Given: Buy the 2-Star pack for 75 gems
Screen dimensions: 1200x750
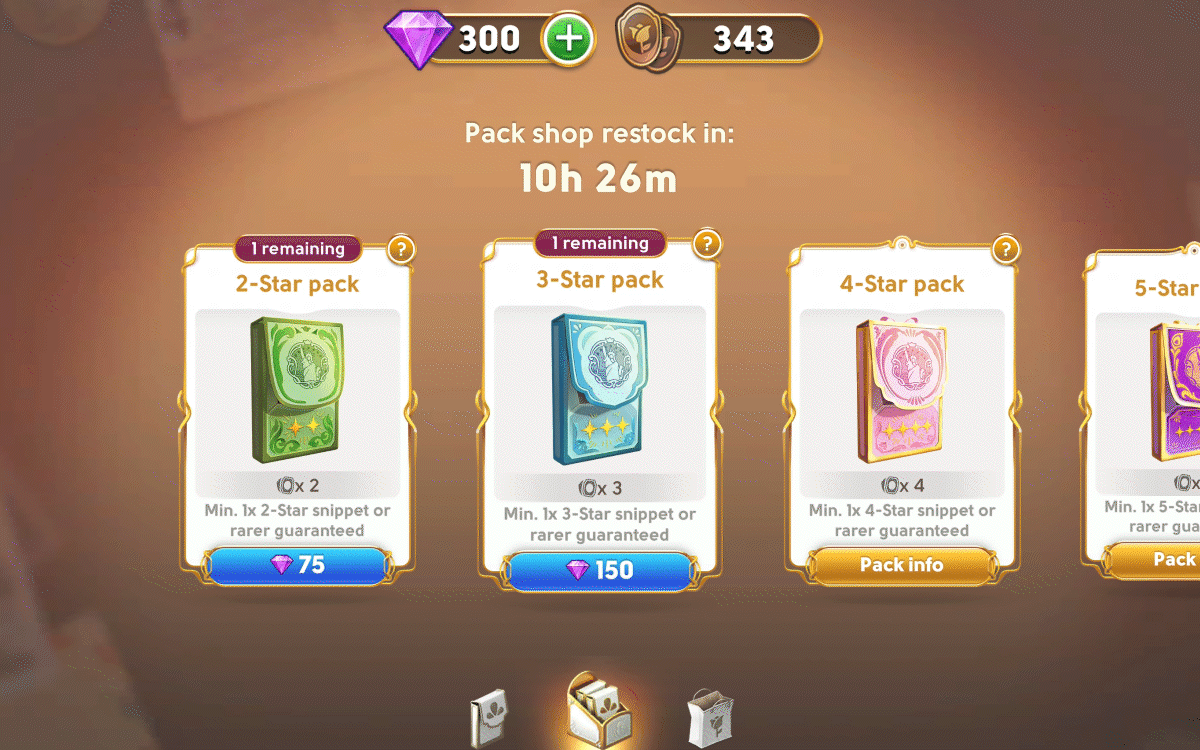Looking at the screenshot, I should [x=297, y=566].
